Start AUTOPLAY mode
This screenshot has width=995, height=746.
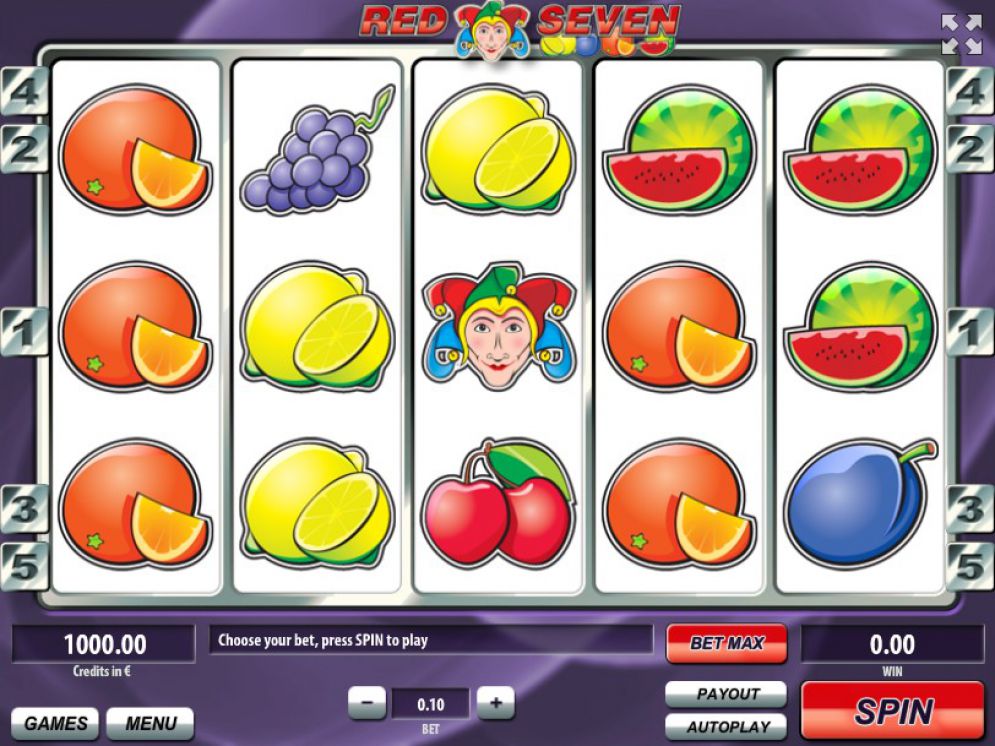pyautogui.click(x=726, y=726)
